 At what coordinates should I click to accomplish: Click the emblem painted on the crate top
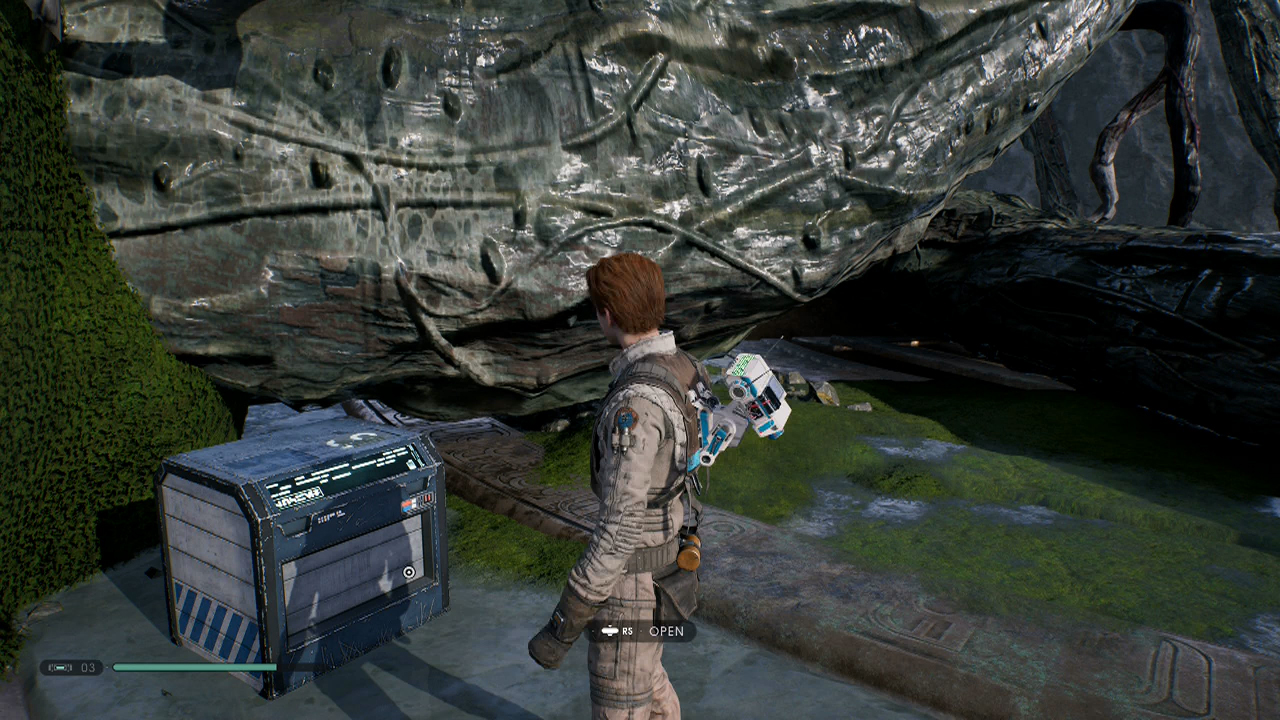[x=352, y=437]
